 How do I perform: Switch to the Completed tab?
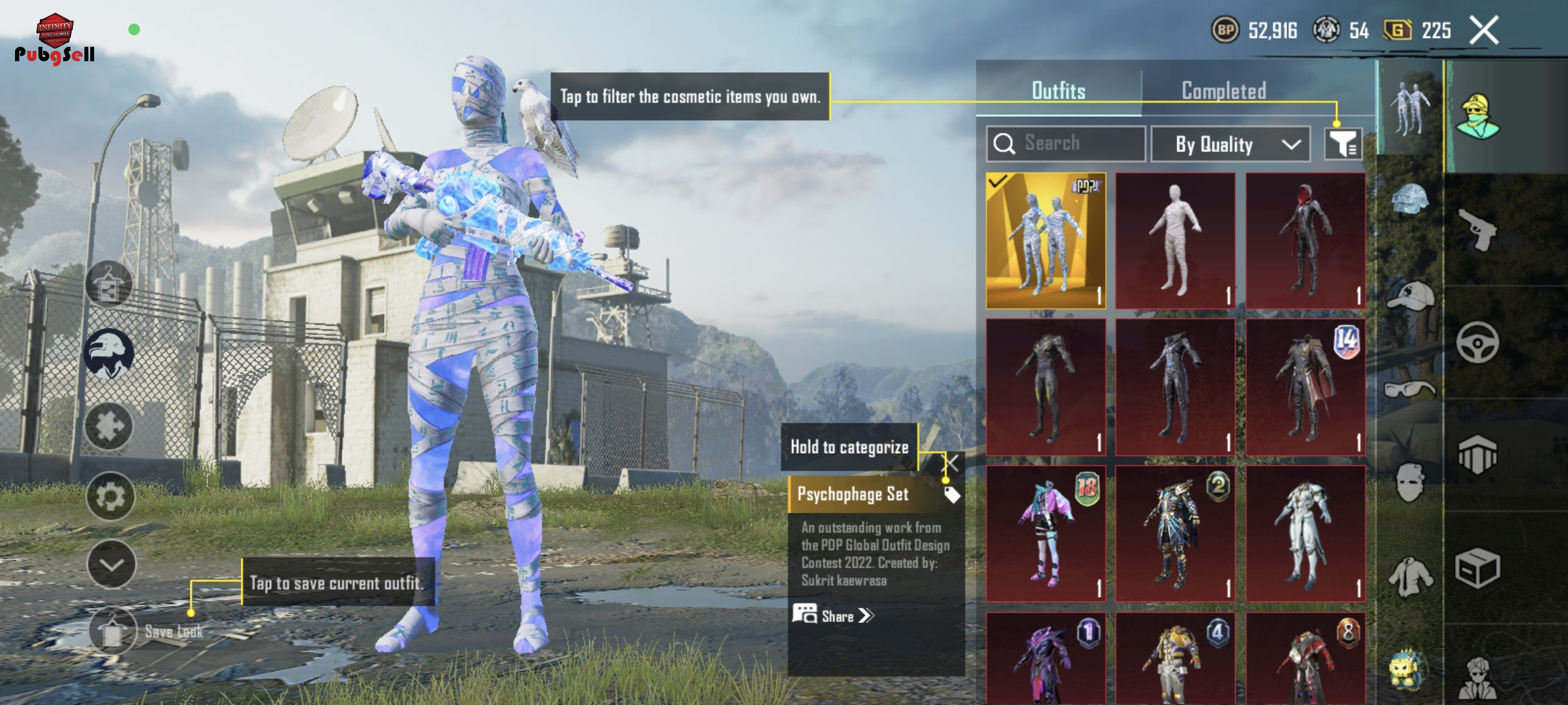[x=1223, y=91]
